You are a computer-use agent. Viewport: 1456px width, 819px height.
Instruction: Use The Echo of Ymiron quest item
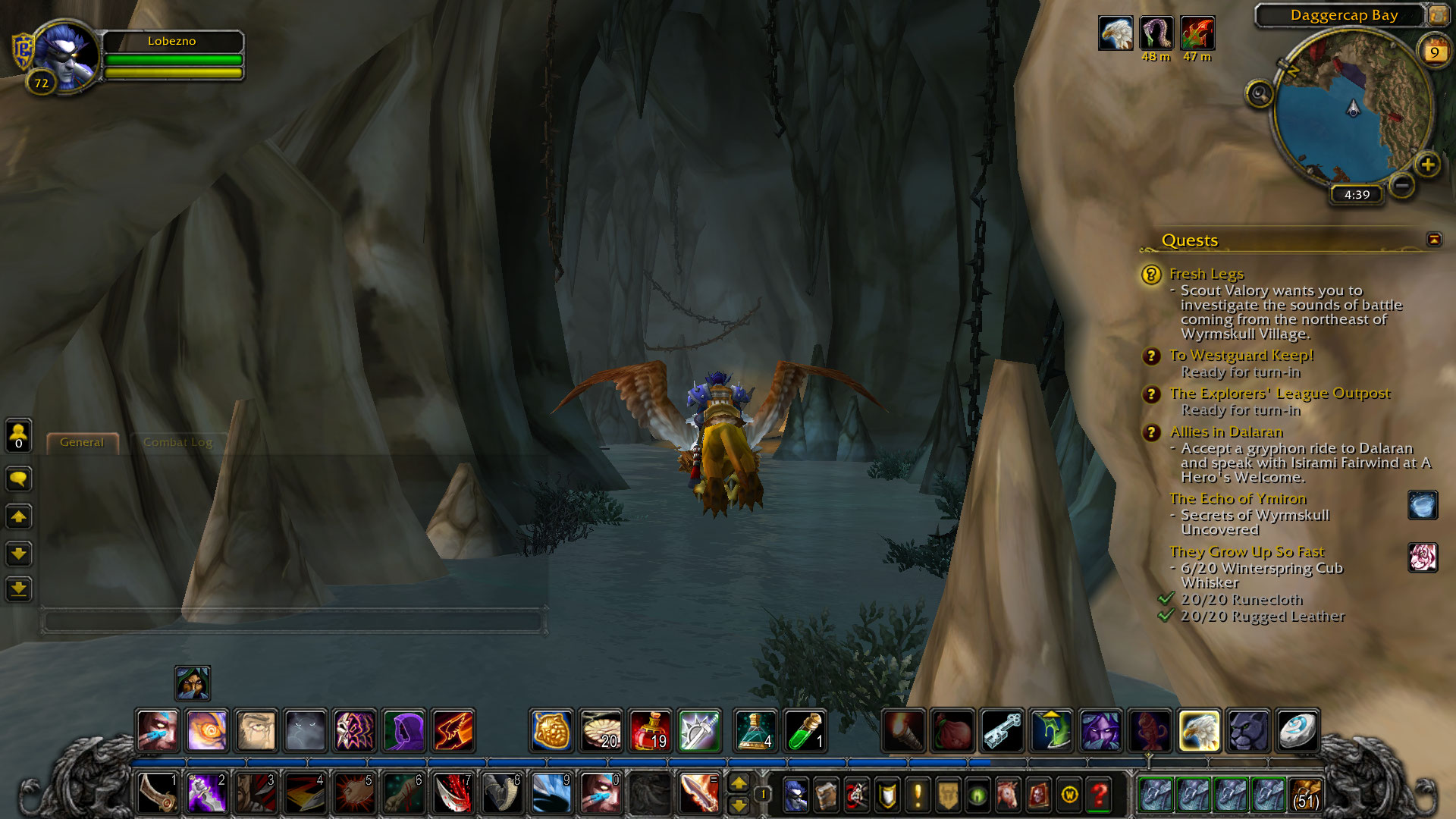click(1422, 505)
